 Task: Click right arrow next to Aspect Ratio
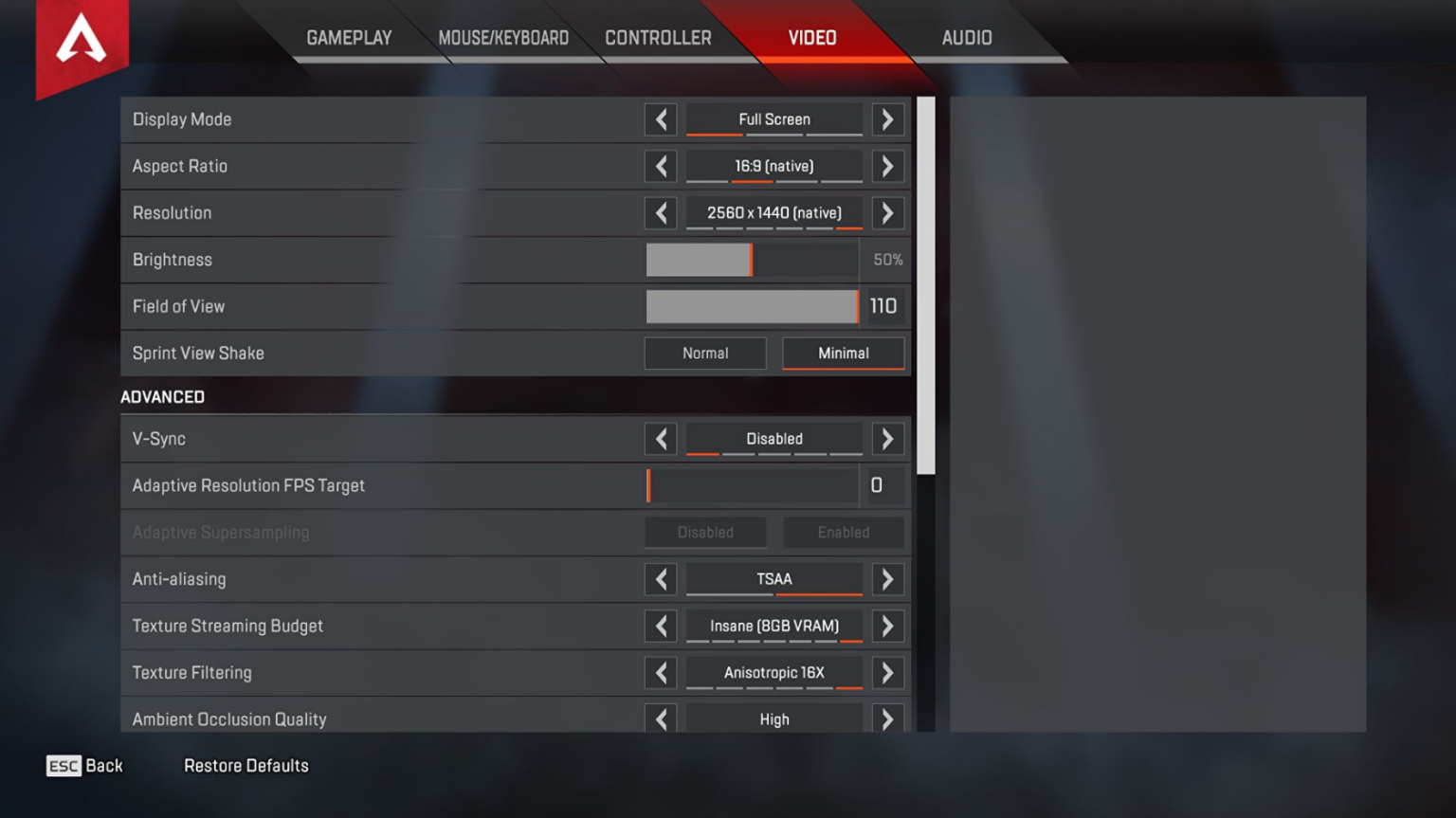(888, 166)
